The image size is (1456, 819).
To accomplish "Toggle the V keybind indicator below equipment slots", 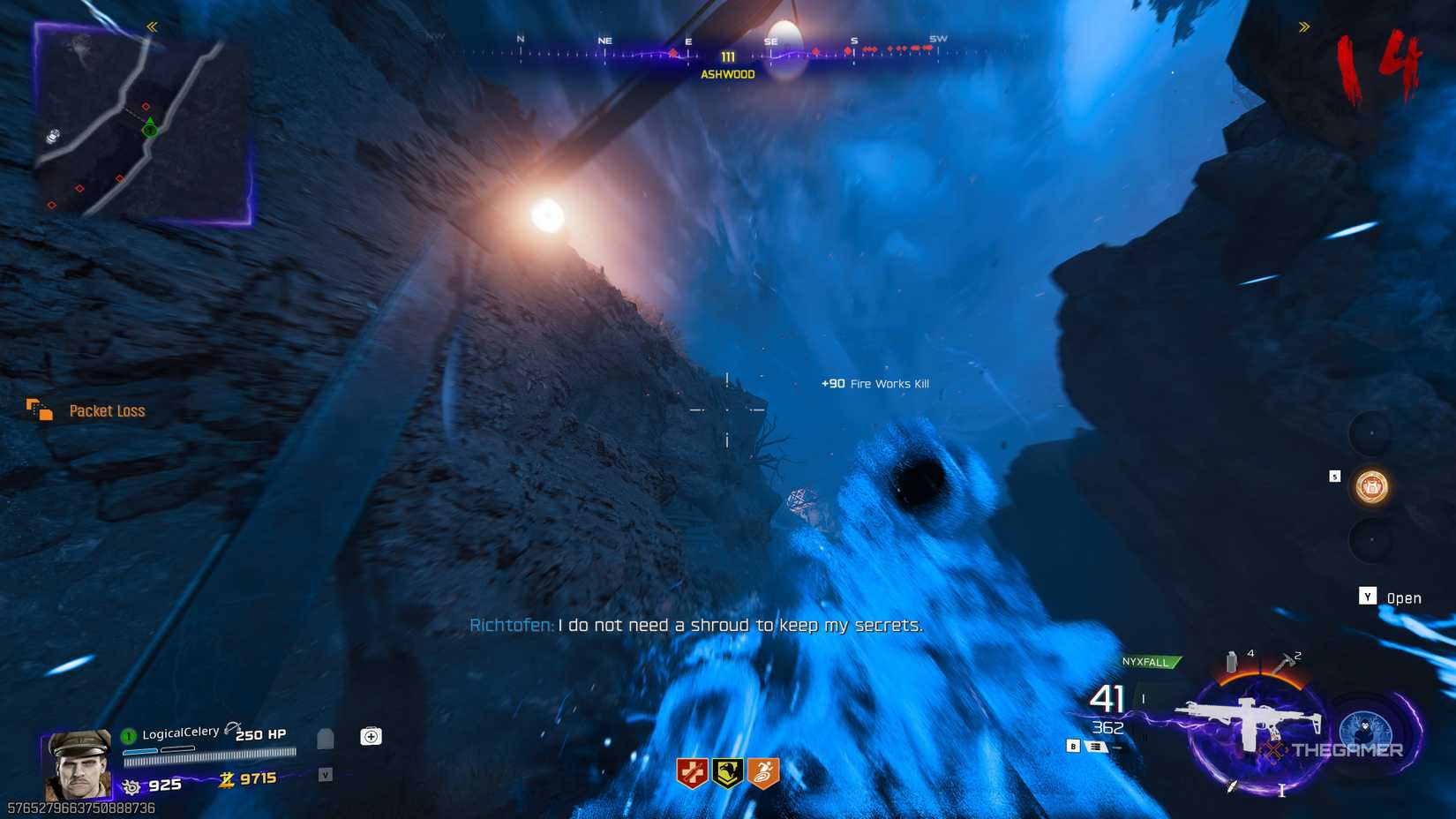I will click(325, 777).
